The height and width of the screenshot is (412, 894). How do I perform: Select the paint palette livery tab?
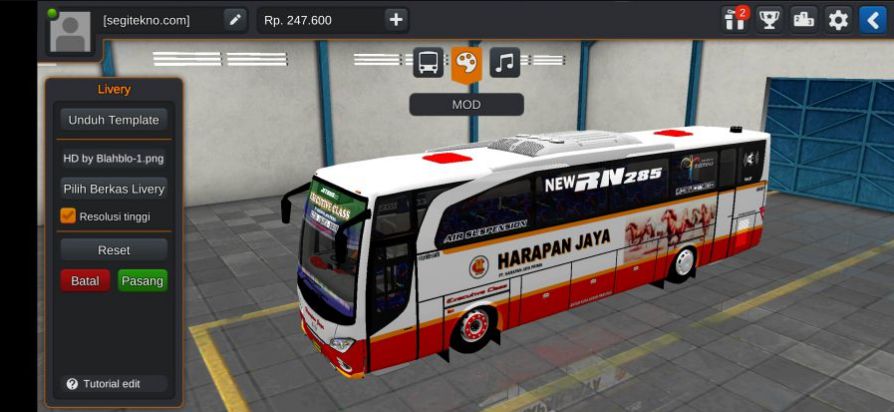coord(466,63)
